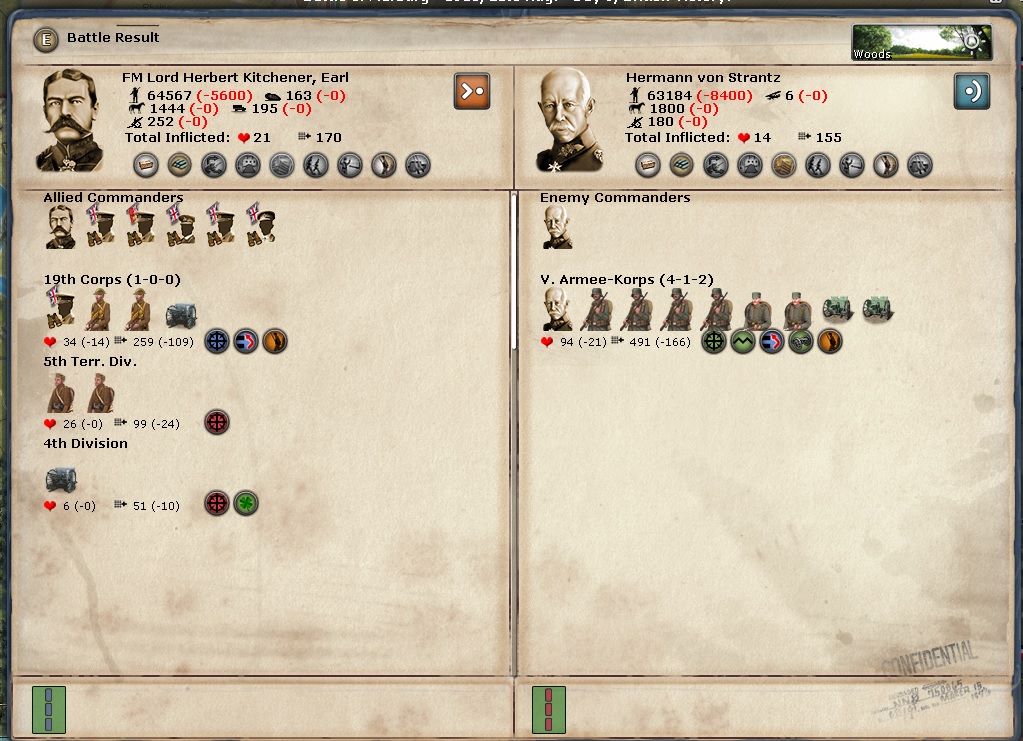
Task: Click the green clover icon for 4th Division
Action: [x=246, y=504]
